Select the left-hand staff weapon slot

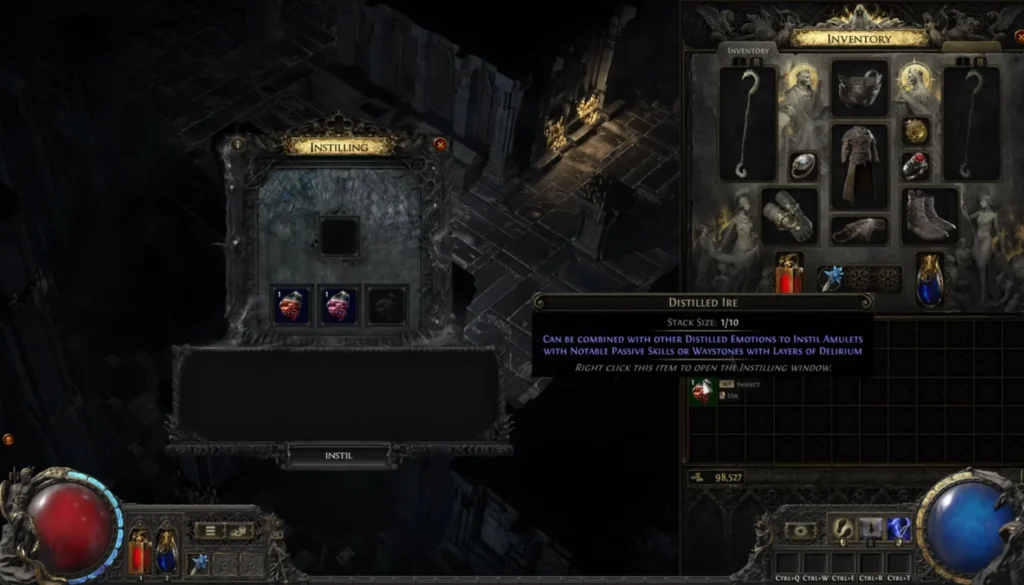pos(748,122)
